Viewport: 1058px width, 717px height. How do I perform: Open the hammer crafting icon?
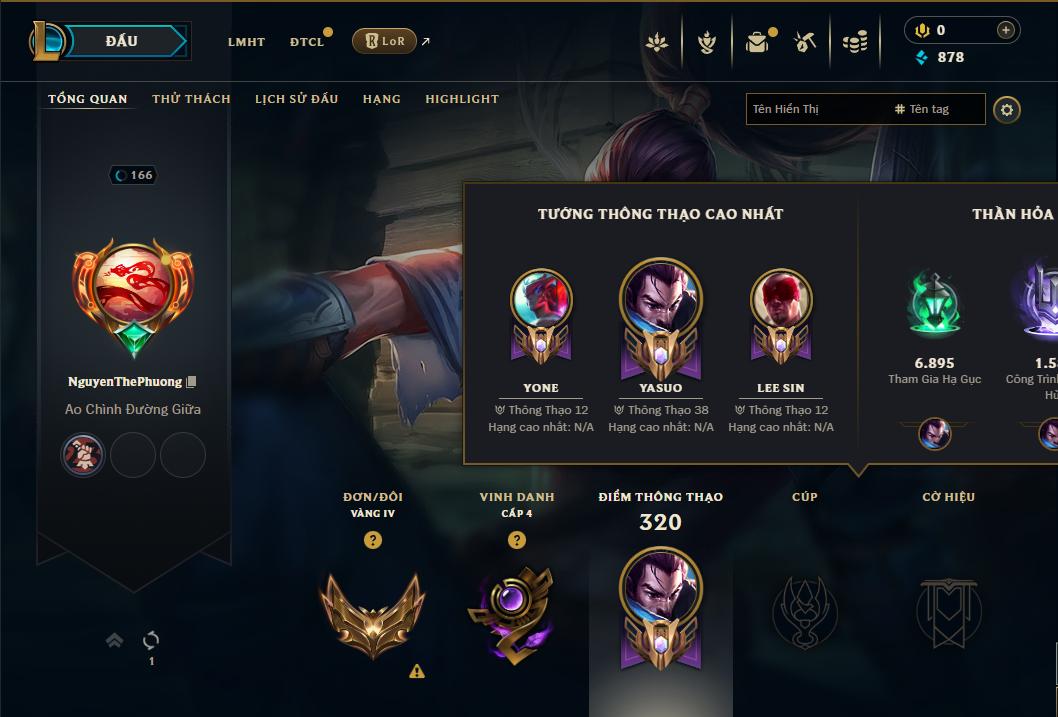click(805, 42)
